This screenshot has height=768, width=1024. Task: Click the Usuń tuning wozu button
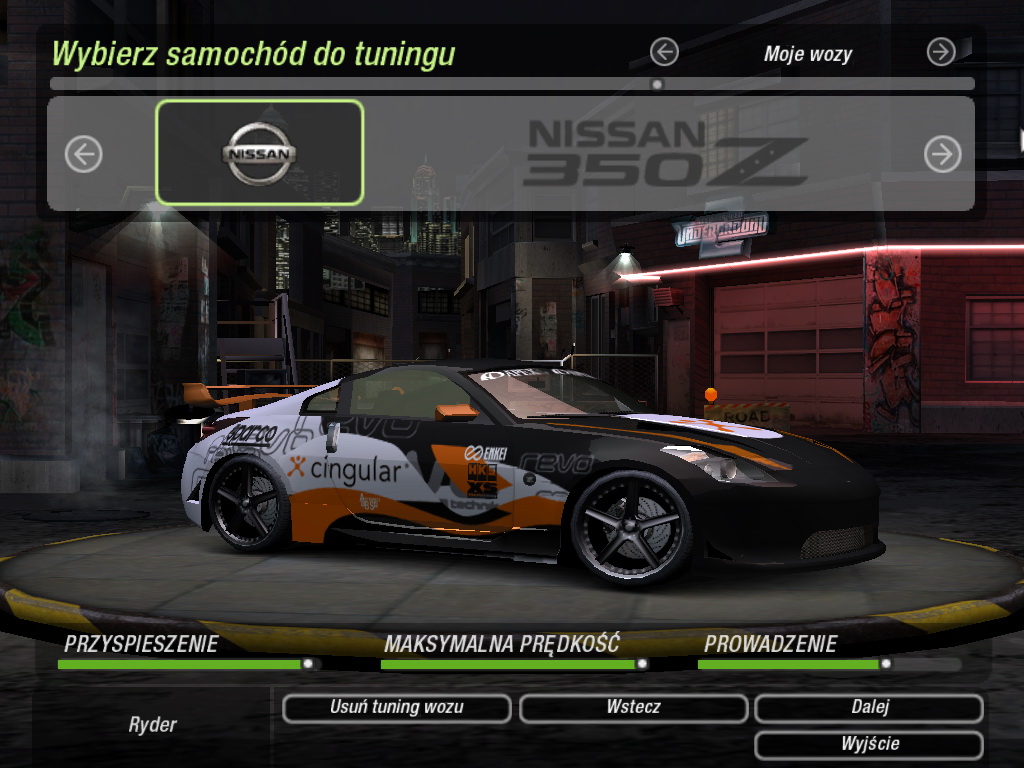tap(397, 708)
